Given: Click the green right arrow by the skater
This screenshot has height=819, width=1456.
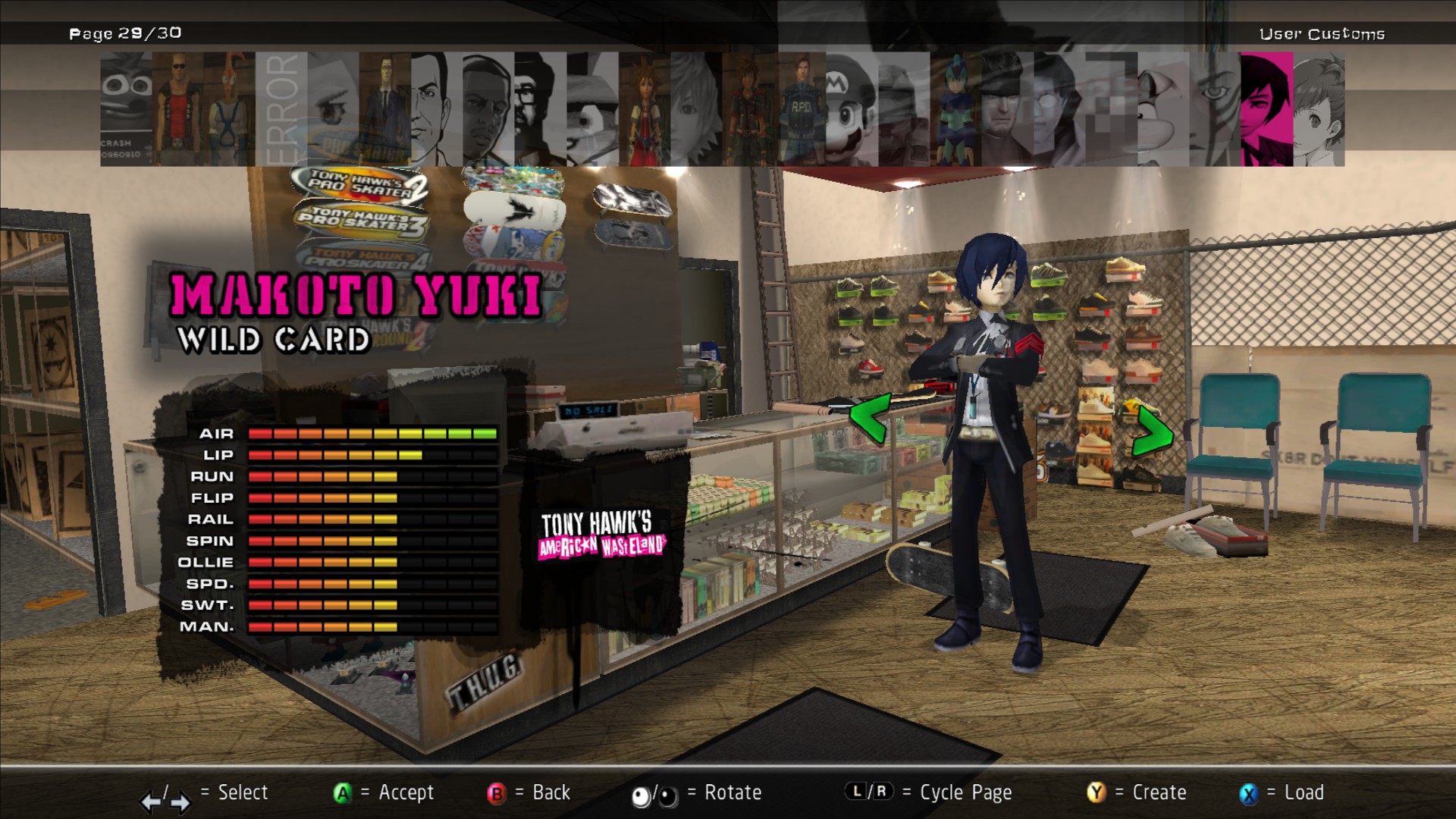Looking at the screenshot, I should pos(1152,431).
